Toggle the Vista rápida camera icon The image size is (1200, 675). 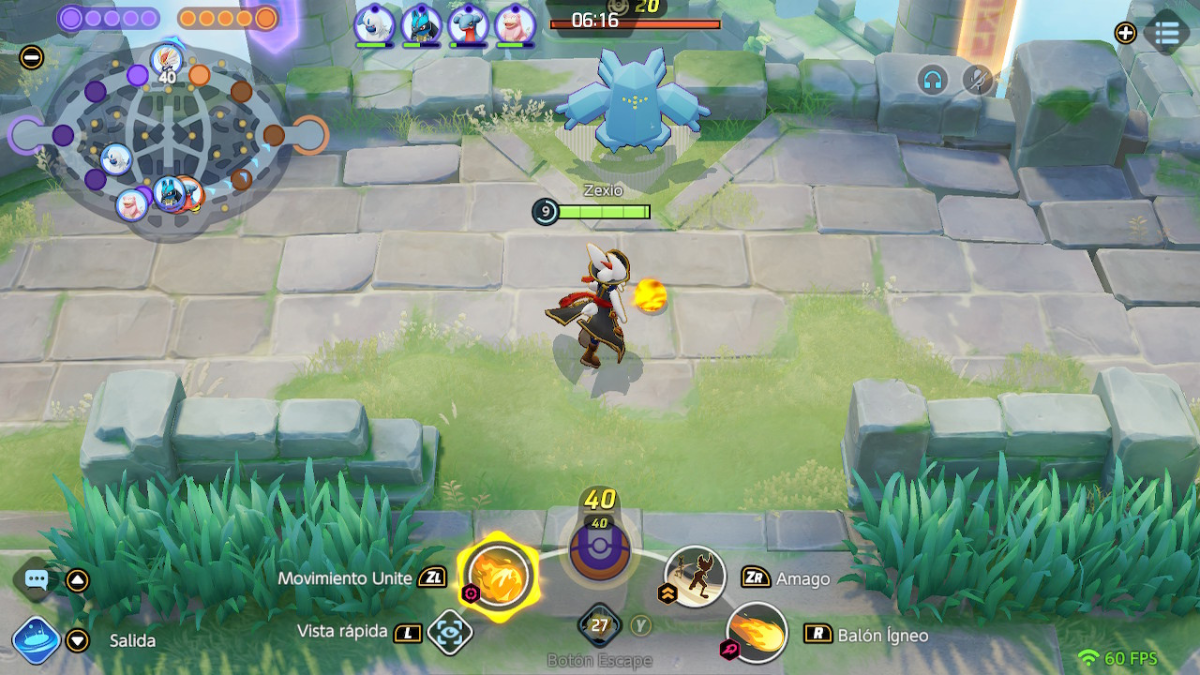448,632
